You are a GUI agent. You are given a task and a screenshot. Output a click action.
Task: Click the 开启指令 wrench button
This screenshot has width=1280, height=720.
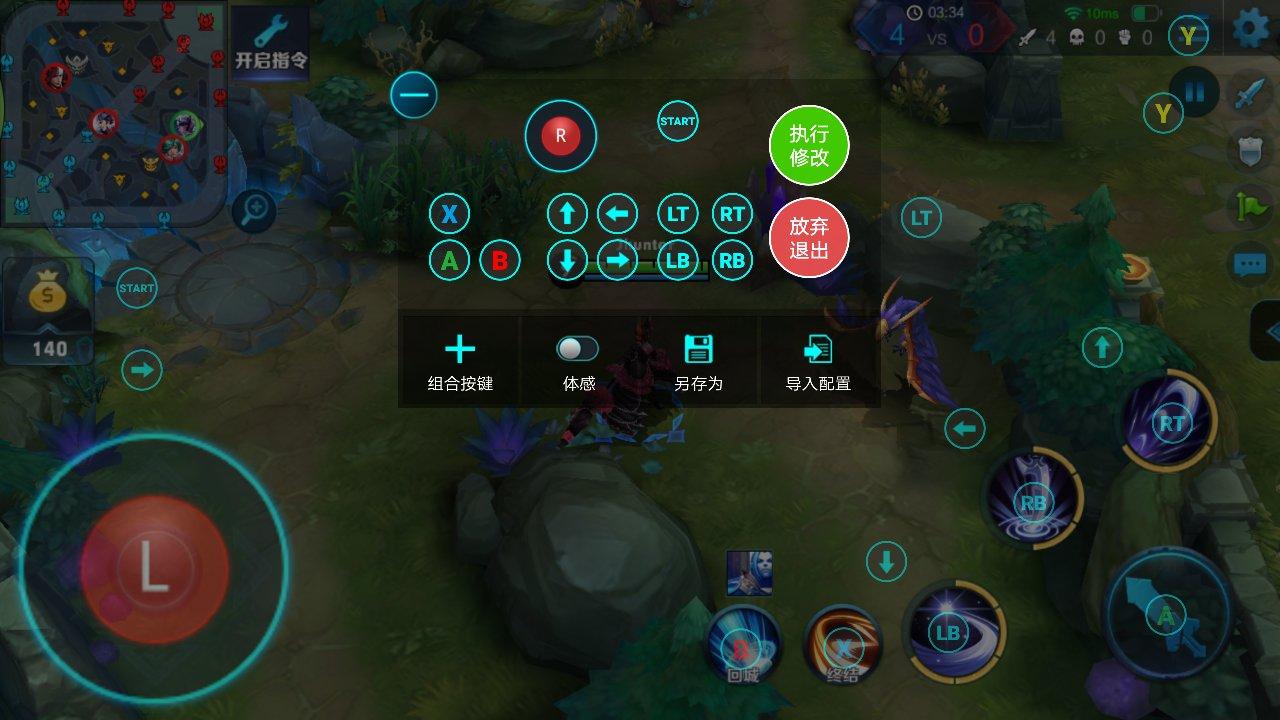pyautogui.click(x=270, y=42)
